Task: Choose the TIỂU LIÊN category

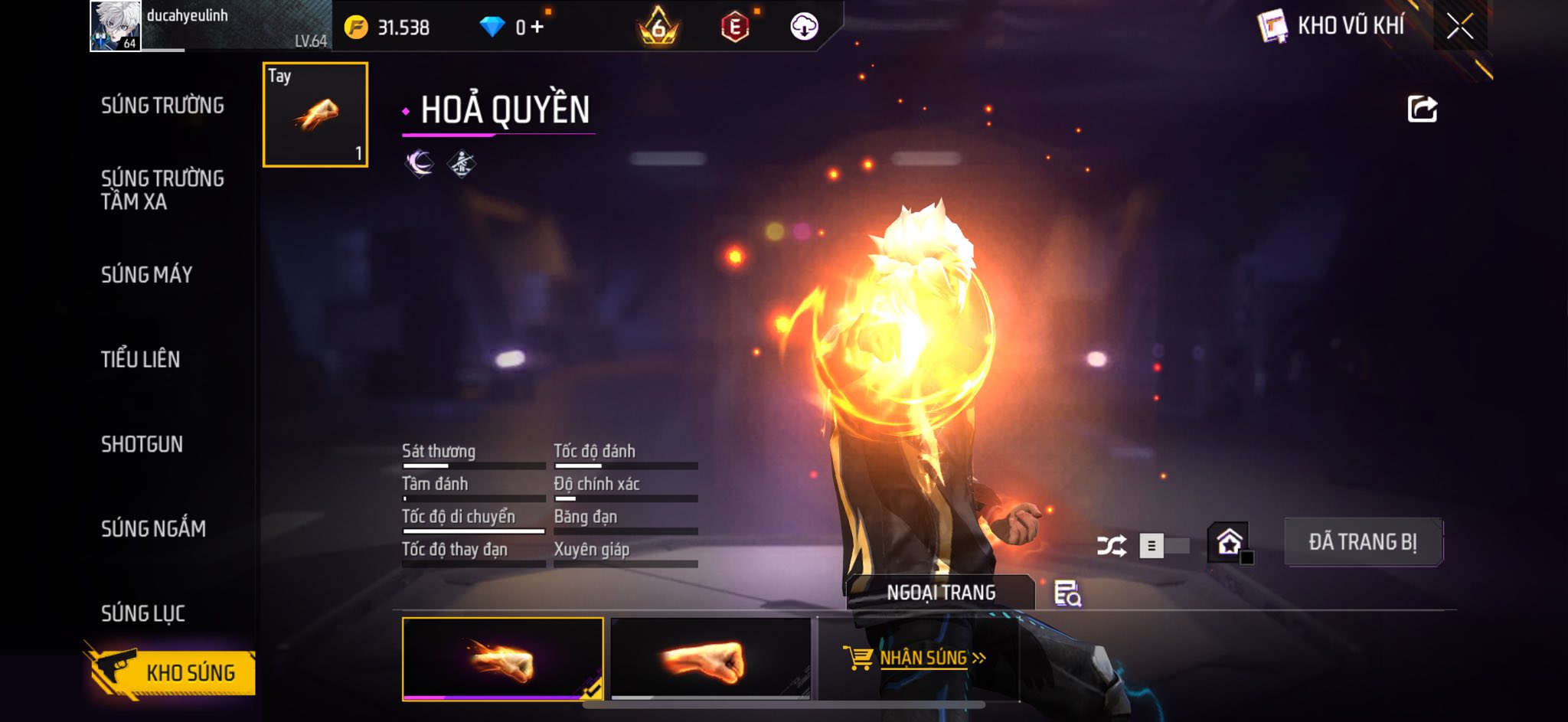Action: (140, 359)
